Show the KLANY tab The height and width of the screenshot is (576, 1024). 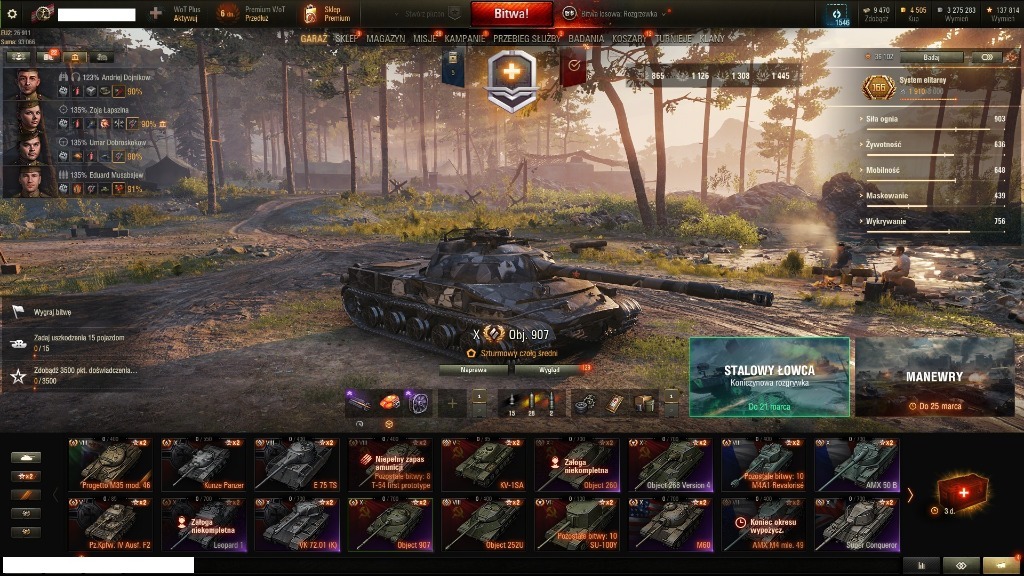[712, 39]
